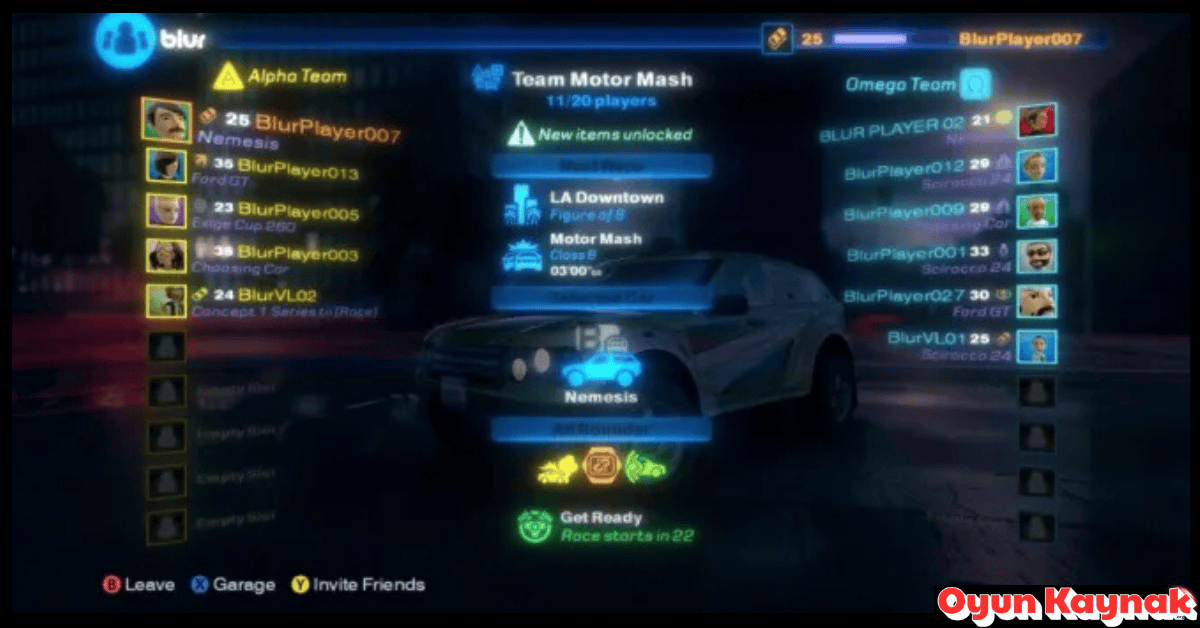Click the blue Nemesis car icon

pos(600,369)
